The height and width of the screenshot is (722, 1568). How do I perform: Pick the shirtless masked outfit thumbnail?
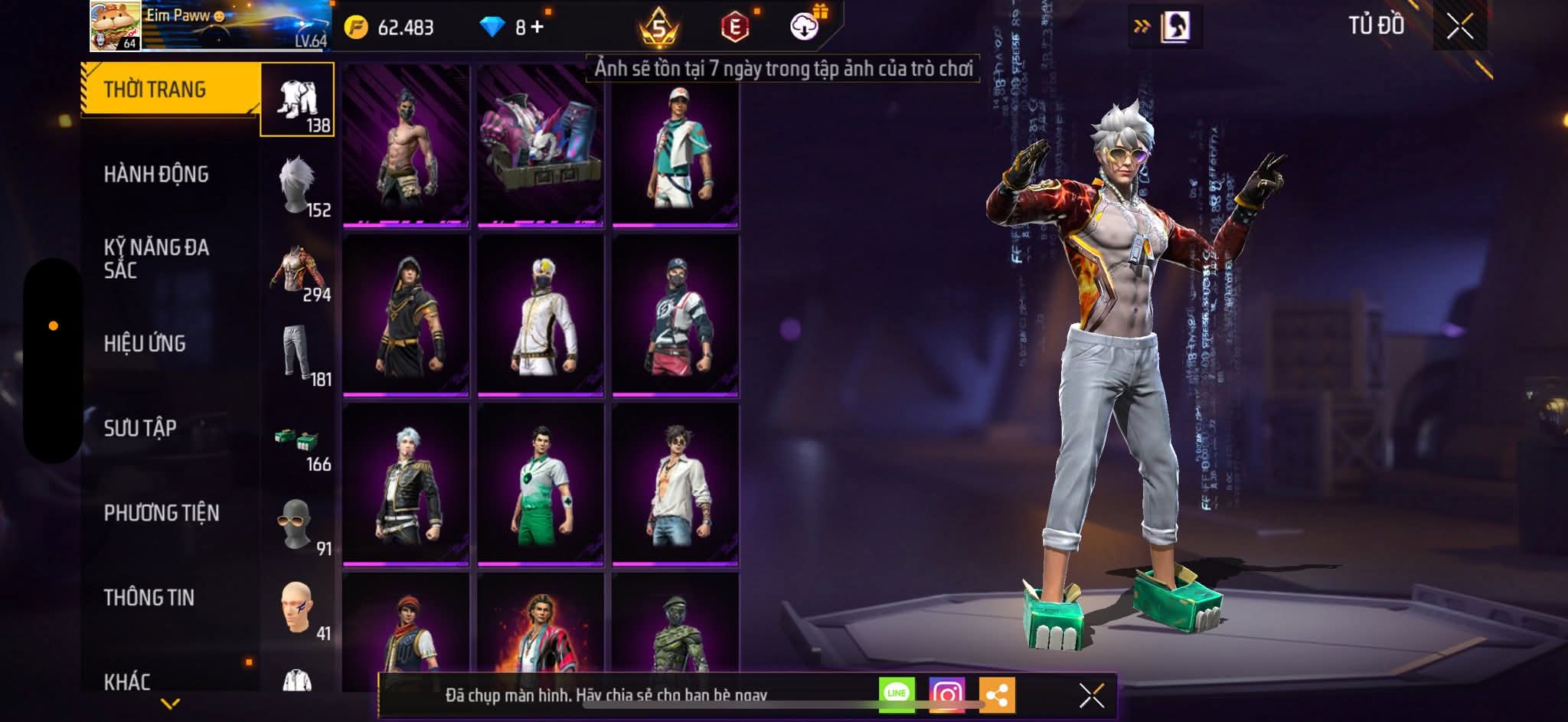[406, 145]
